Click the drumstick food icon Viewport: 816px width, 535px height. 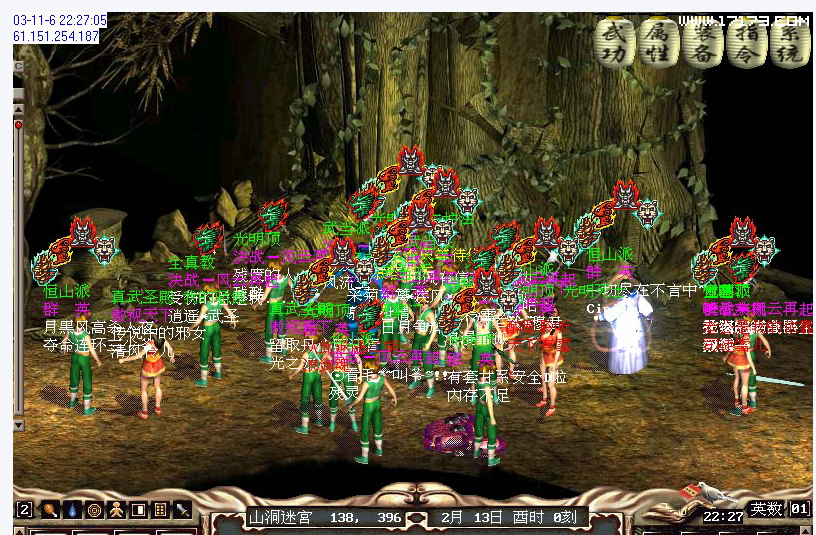click(x=48, y=510)
